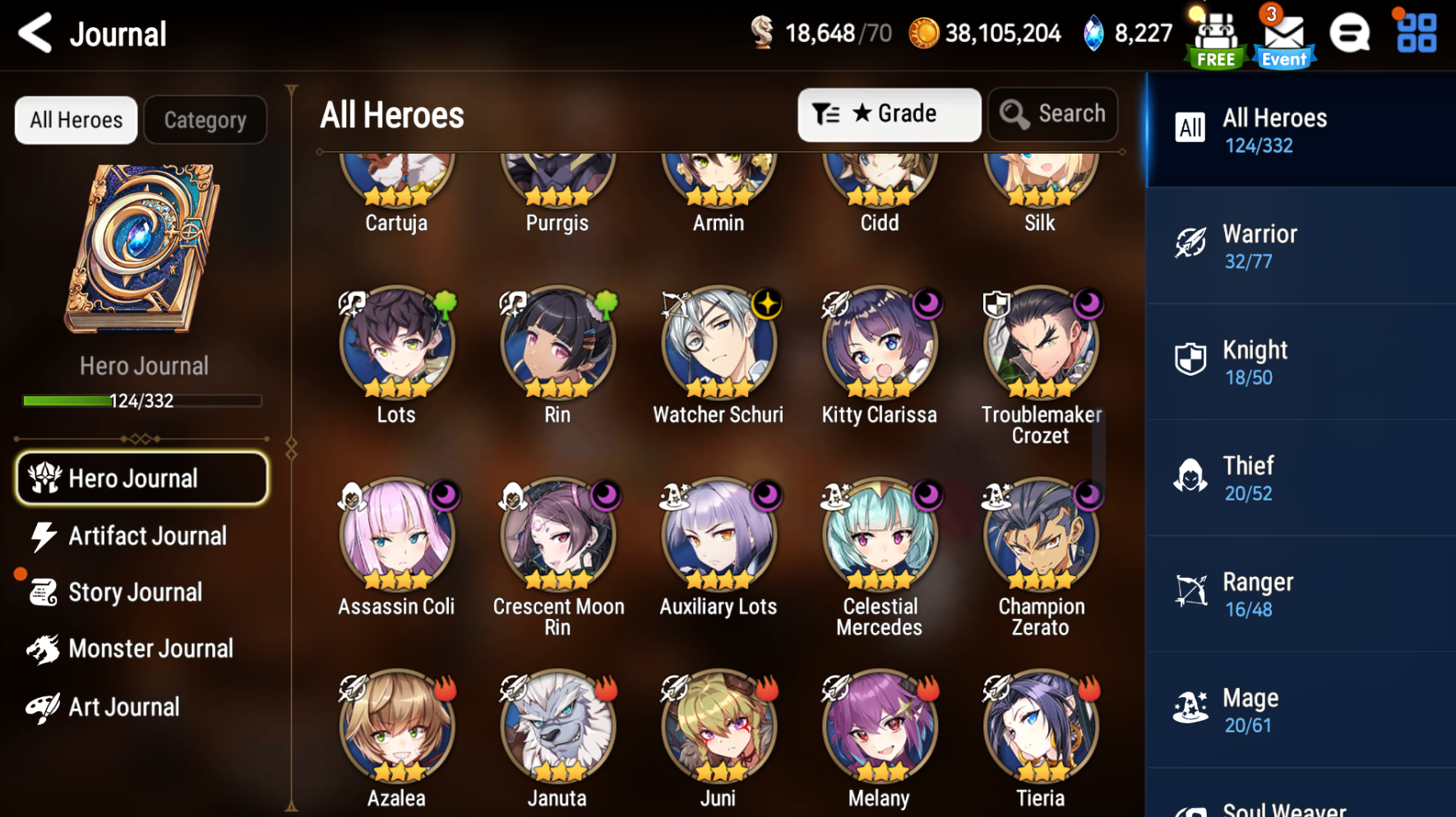Select the All Heroes filter toggle
The image size is (1456, 817).
[76, 119]
